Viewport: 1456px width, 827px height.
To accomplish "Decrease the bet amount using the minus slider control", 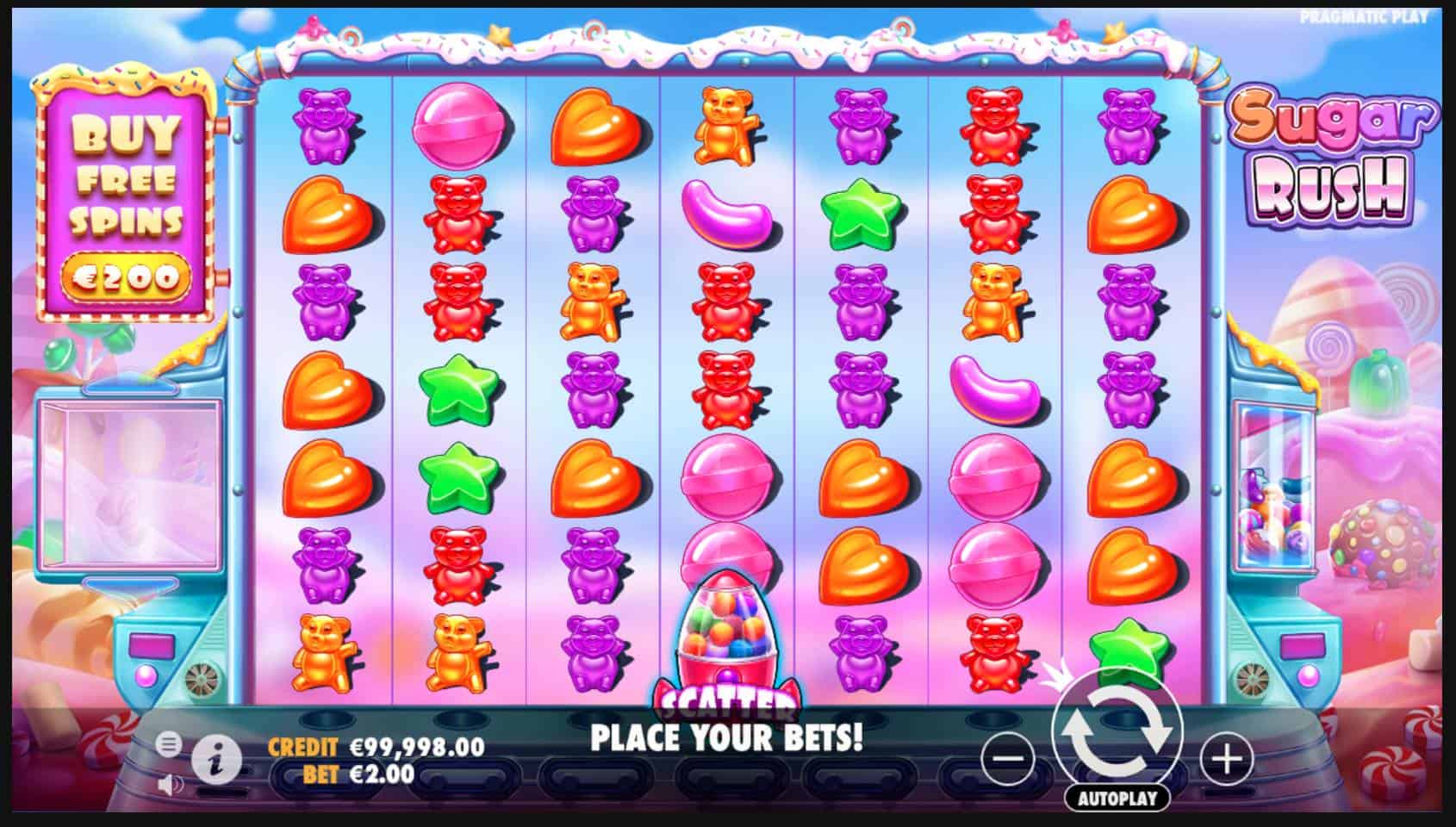I will click(x=1010, y=758).
